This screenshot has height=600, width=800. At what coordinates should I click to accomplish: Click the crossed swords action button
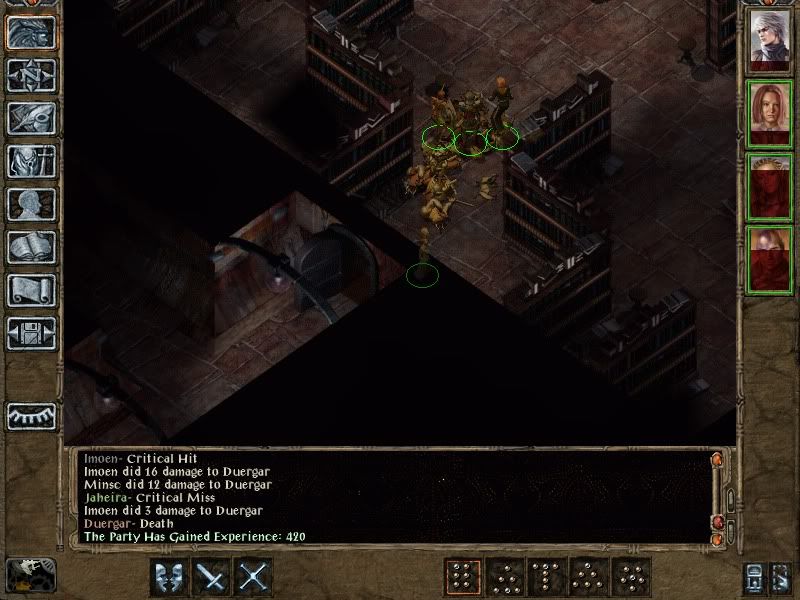[255, 577]
